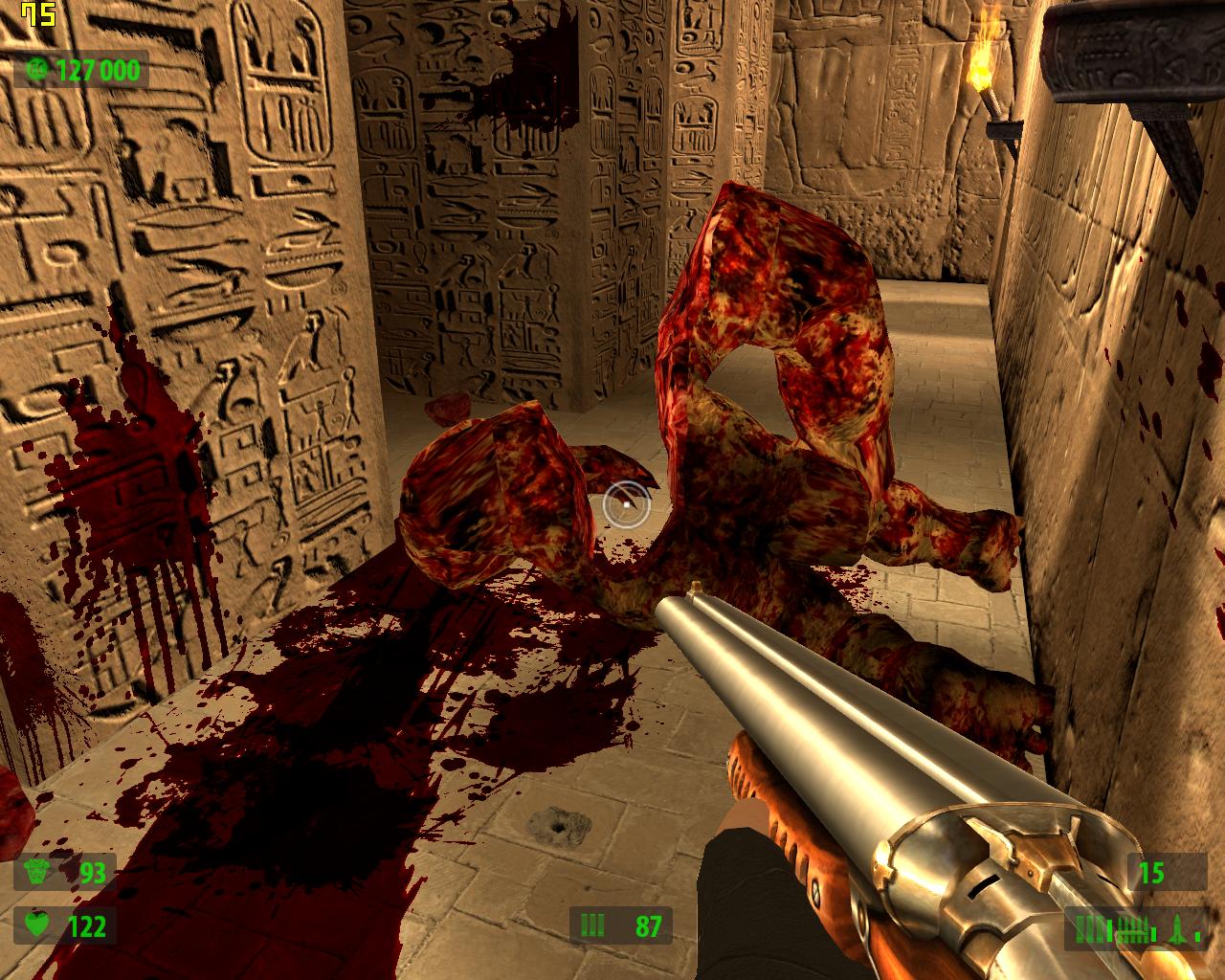
Task: Click the rocket ammo icon
Action: point(1177,927)
